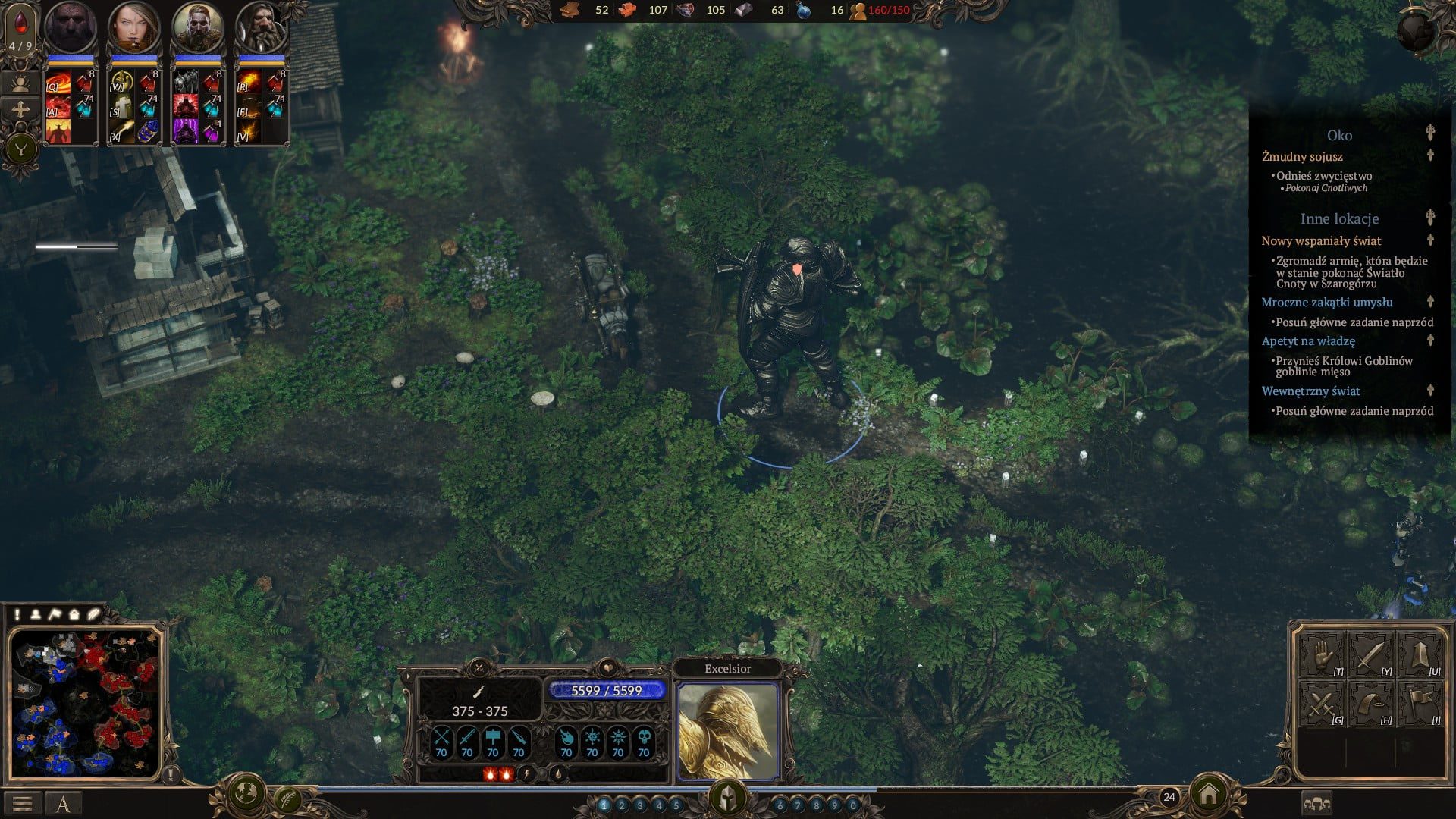Screen dimensions: 1456x819
Task: Cast the purple lightning figure ability
Action: [186, 130]
